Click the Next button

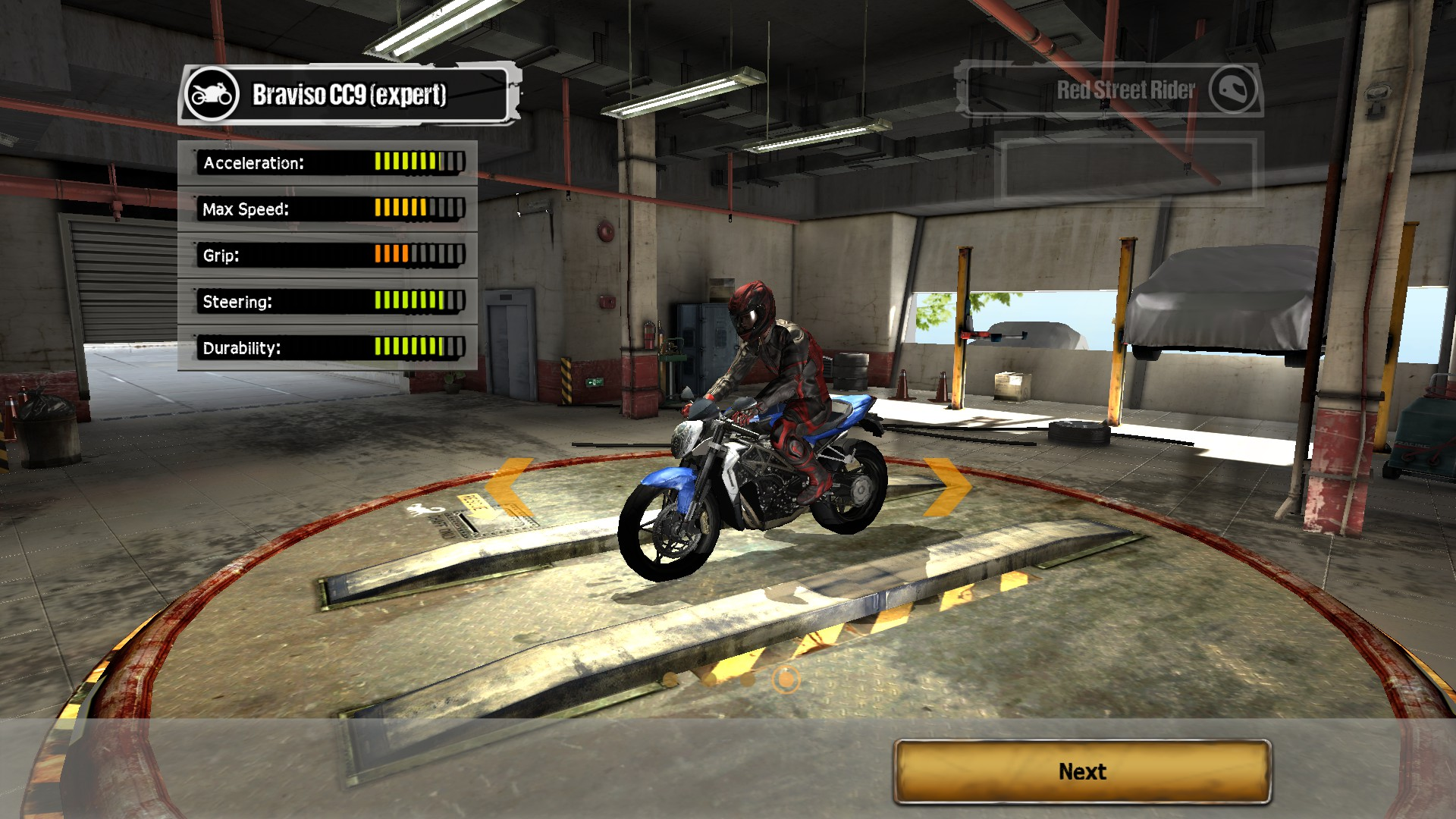click(x=1082, y=771)
